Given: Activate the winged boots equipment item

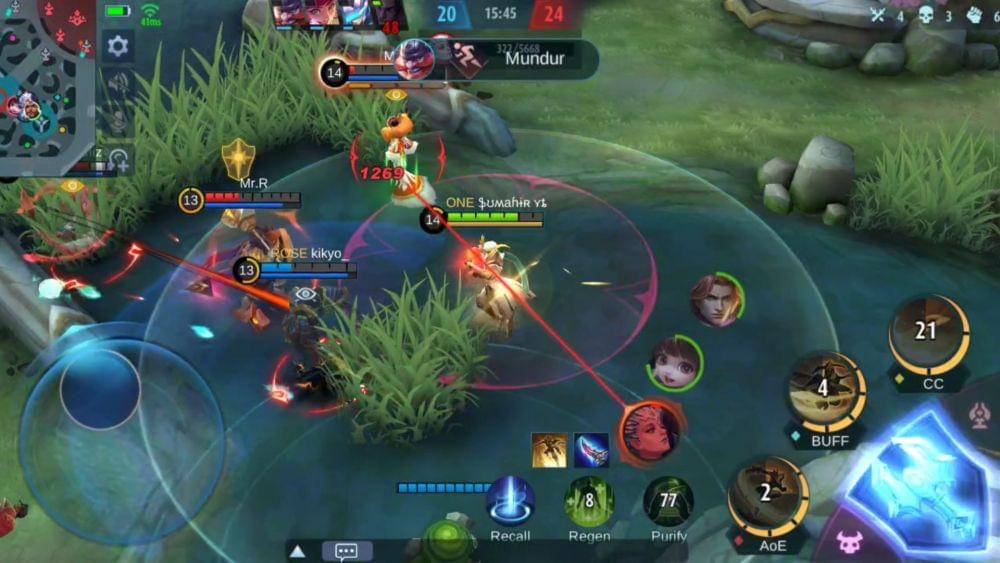Looking at the screenshot, I should (591, 450).
